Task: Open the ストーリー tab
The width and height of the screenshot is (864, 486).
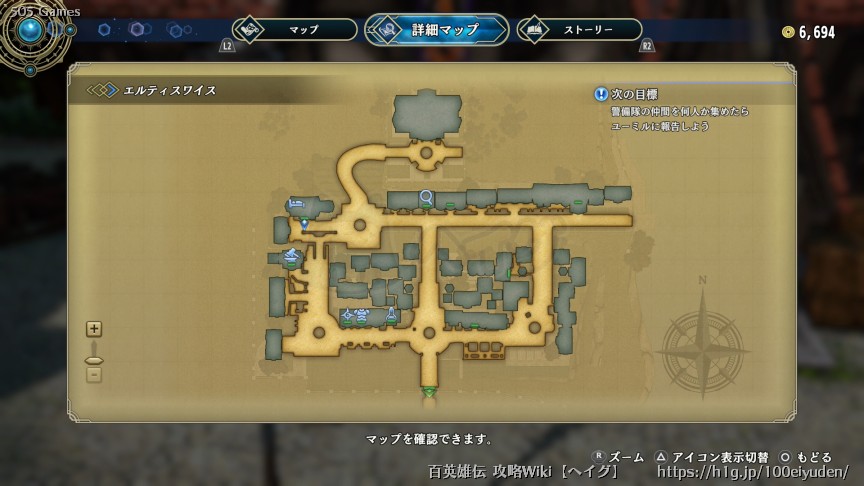Action: point(580,30)
